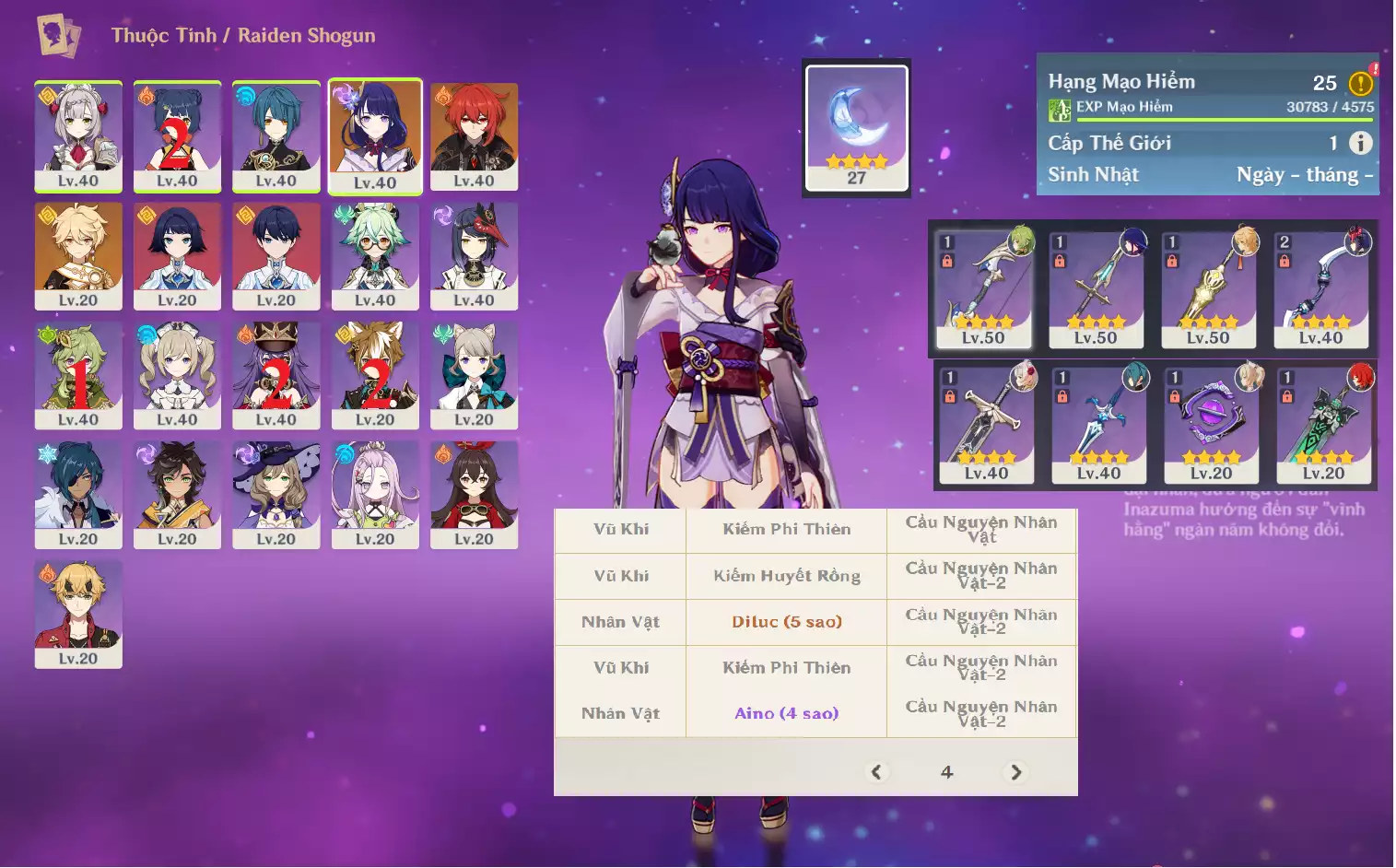Viewport: 1396px width, 868px height.
Task: Choose Lisa with the purple witch hat
Action: 276,494
